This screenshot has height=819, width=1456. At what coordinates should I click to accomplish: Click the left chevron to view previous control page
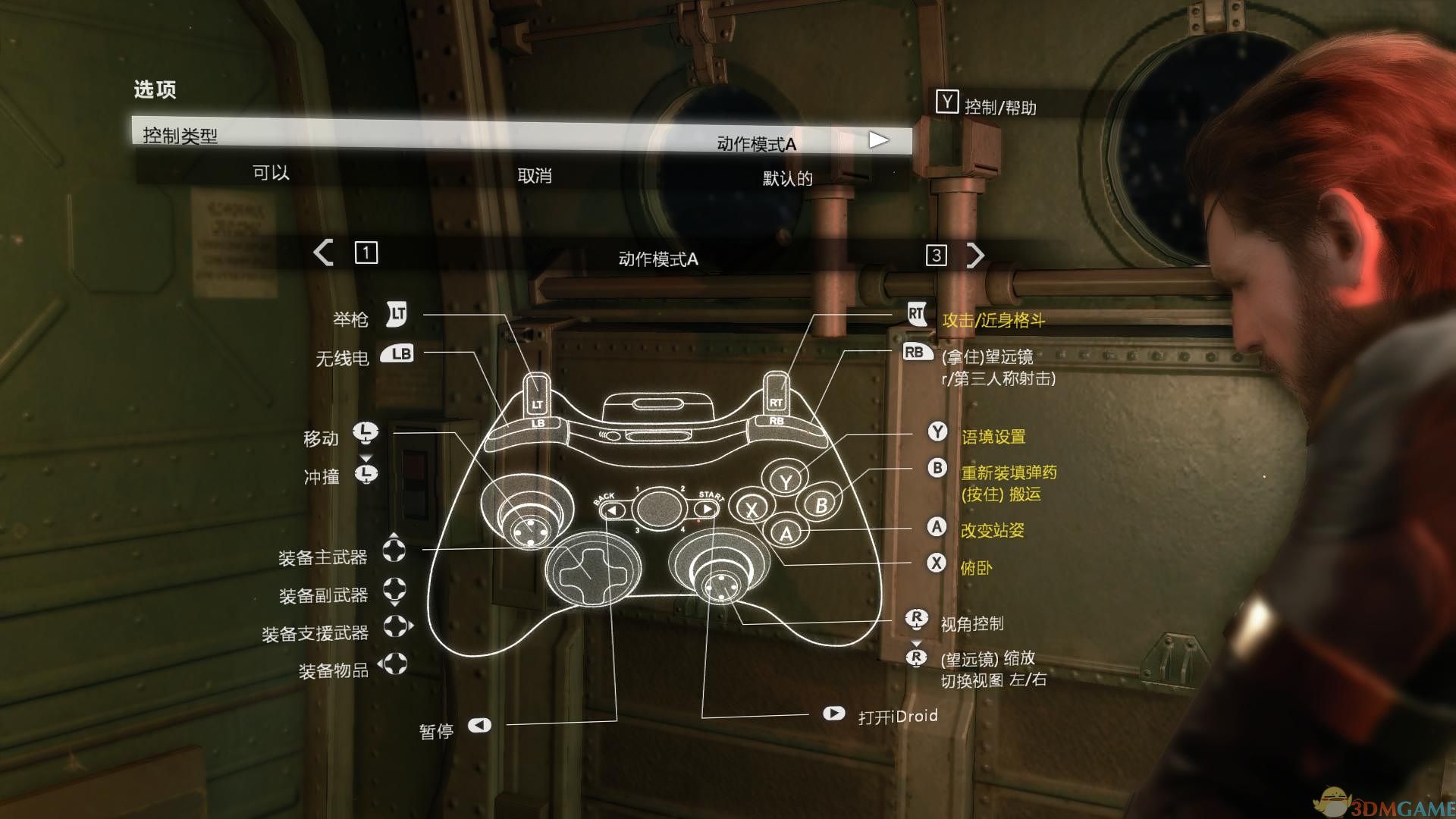(x=324, y=254)
